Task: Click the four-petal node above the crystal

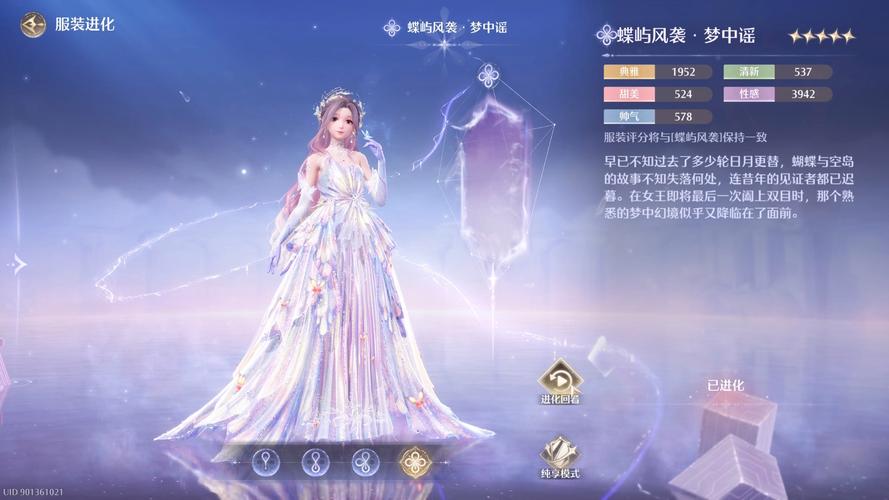Action: [488, 75]
